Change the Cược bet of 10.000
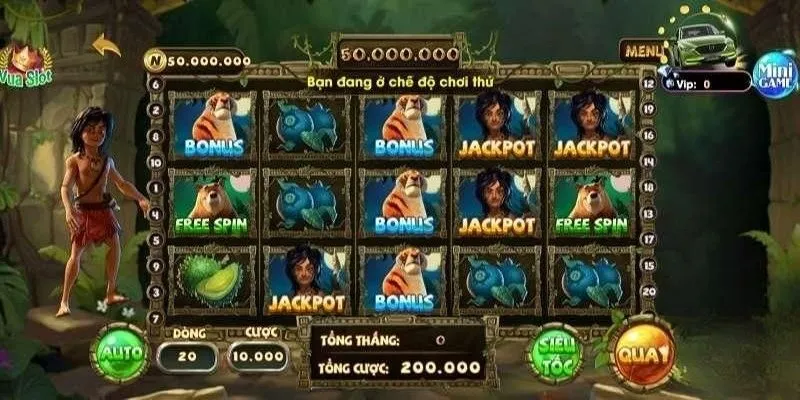Viewport: 800px width, 400px height. 258,356
